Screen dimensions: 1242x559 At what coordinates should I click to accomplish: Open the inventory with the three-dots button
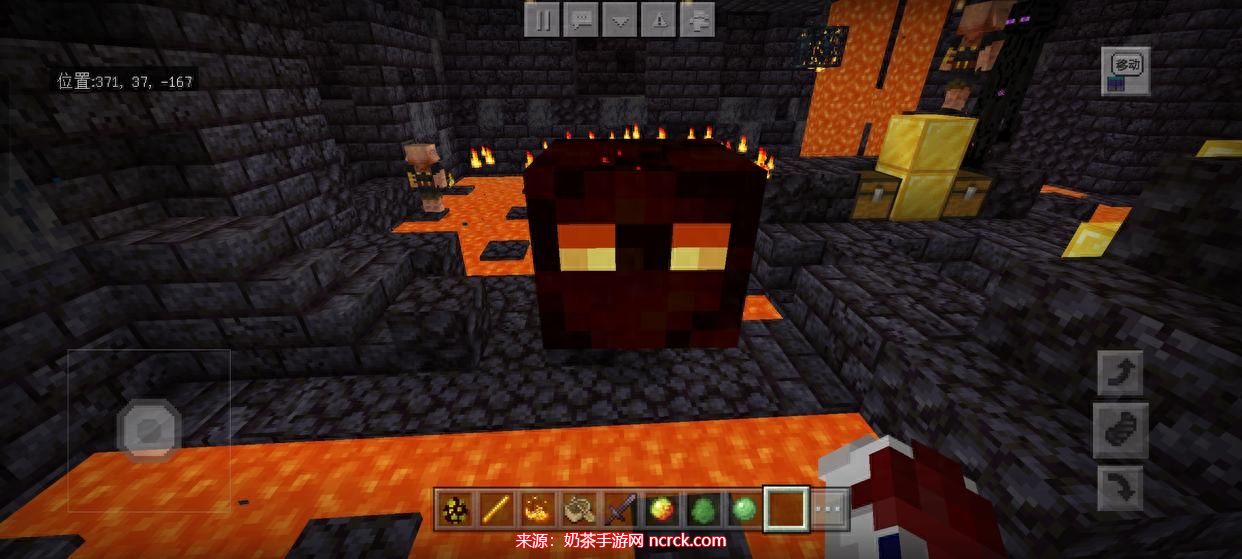pyautogui.click(x=829, y=510)
